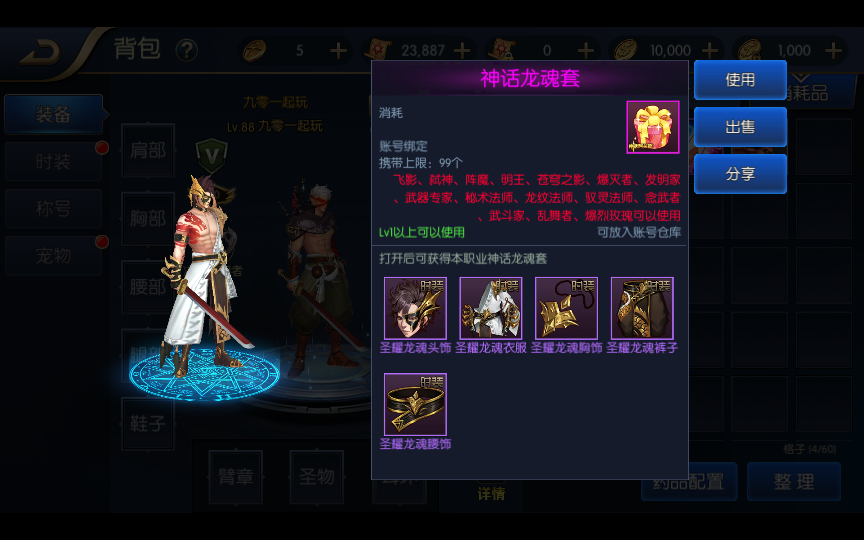Go back using the top-left arrow
Screen dimensions: 864x540
click(40, 50)
